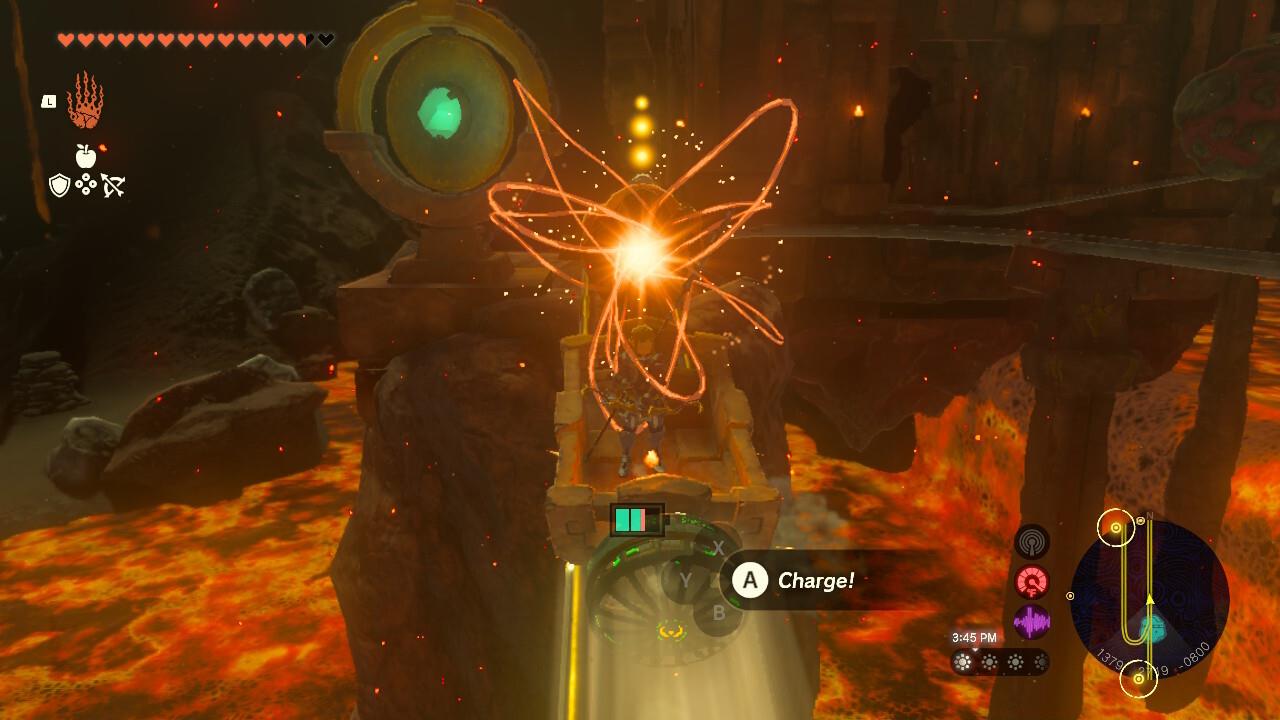Click the red temperature gauge icon

(x=1030, y=581)
